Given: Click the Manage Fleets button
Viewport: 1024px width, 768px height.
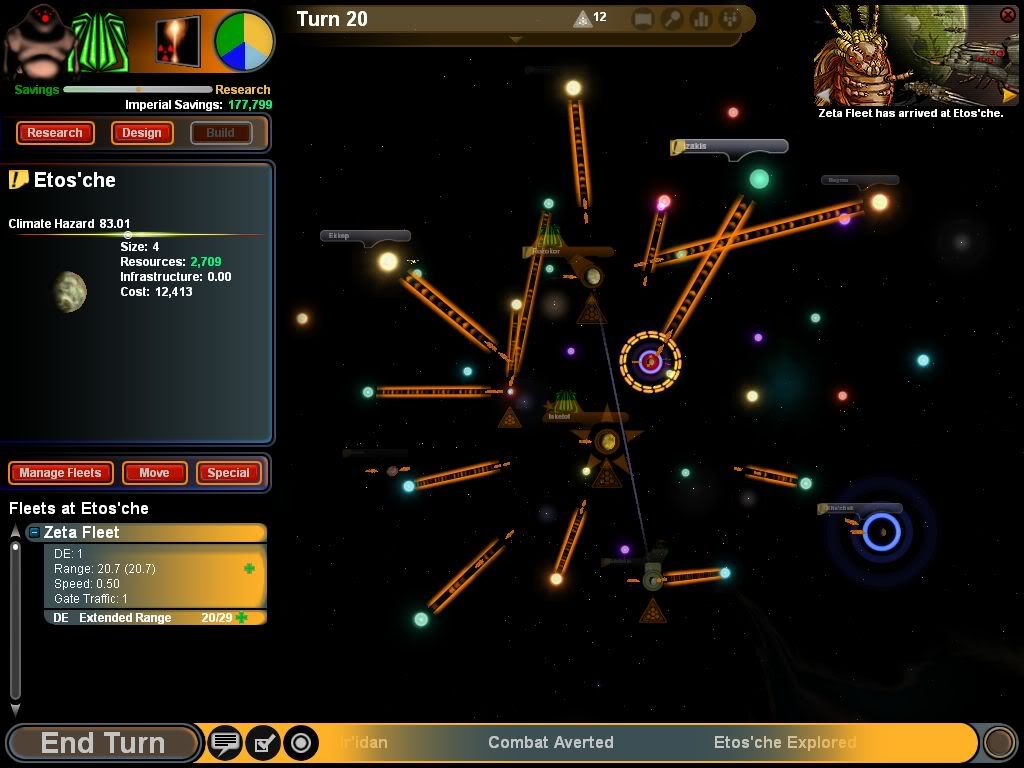Looking at the screenshot, I should [60, 473].
